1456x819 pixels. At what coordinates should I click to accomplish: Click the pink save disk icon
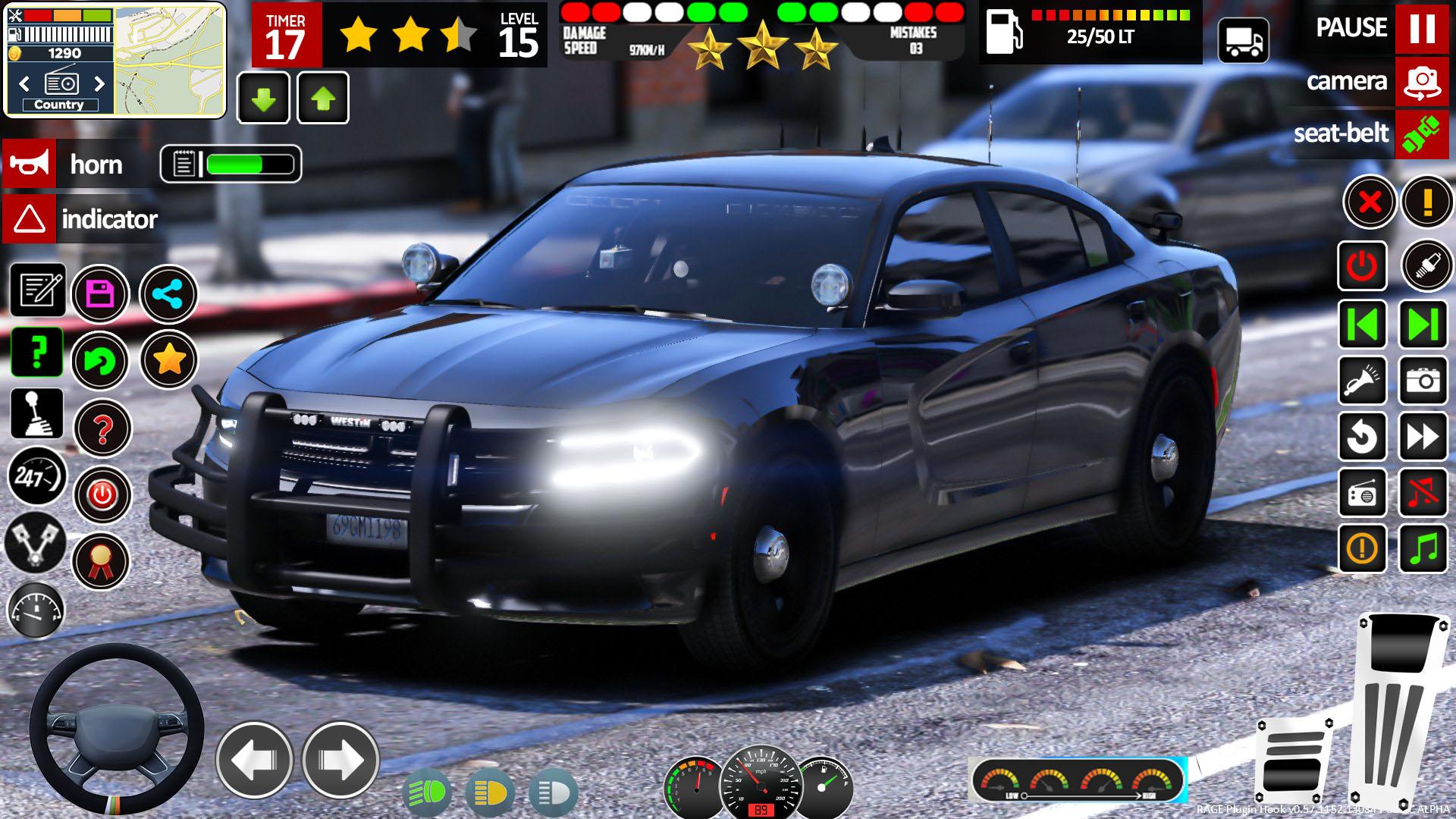(x=100, y=294)
